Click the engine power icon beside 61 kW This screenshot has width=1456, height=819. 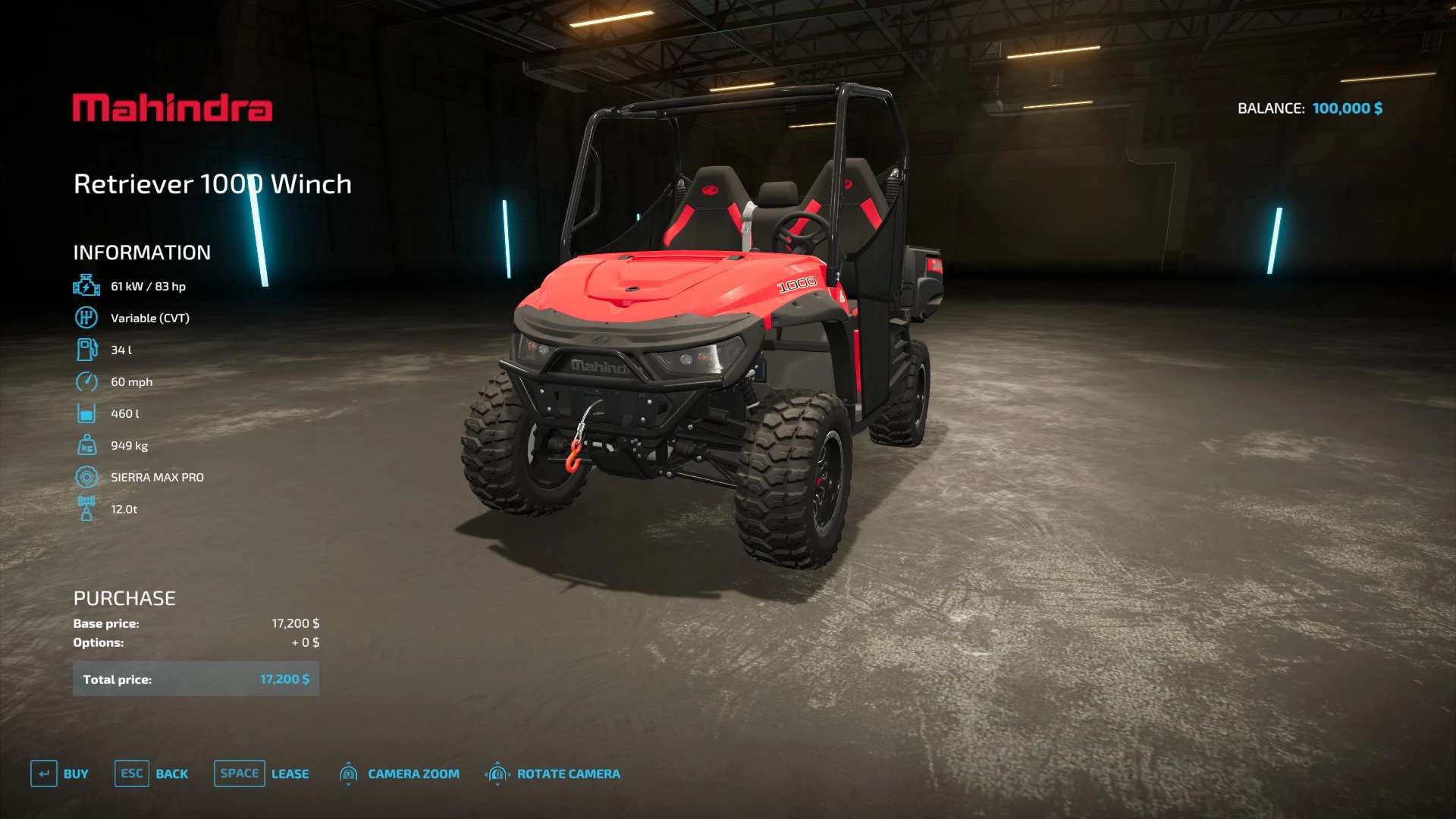(86, 286)
